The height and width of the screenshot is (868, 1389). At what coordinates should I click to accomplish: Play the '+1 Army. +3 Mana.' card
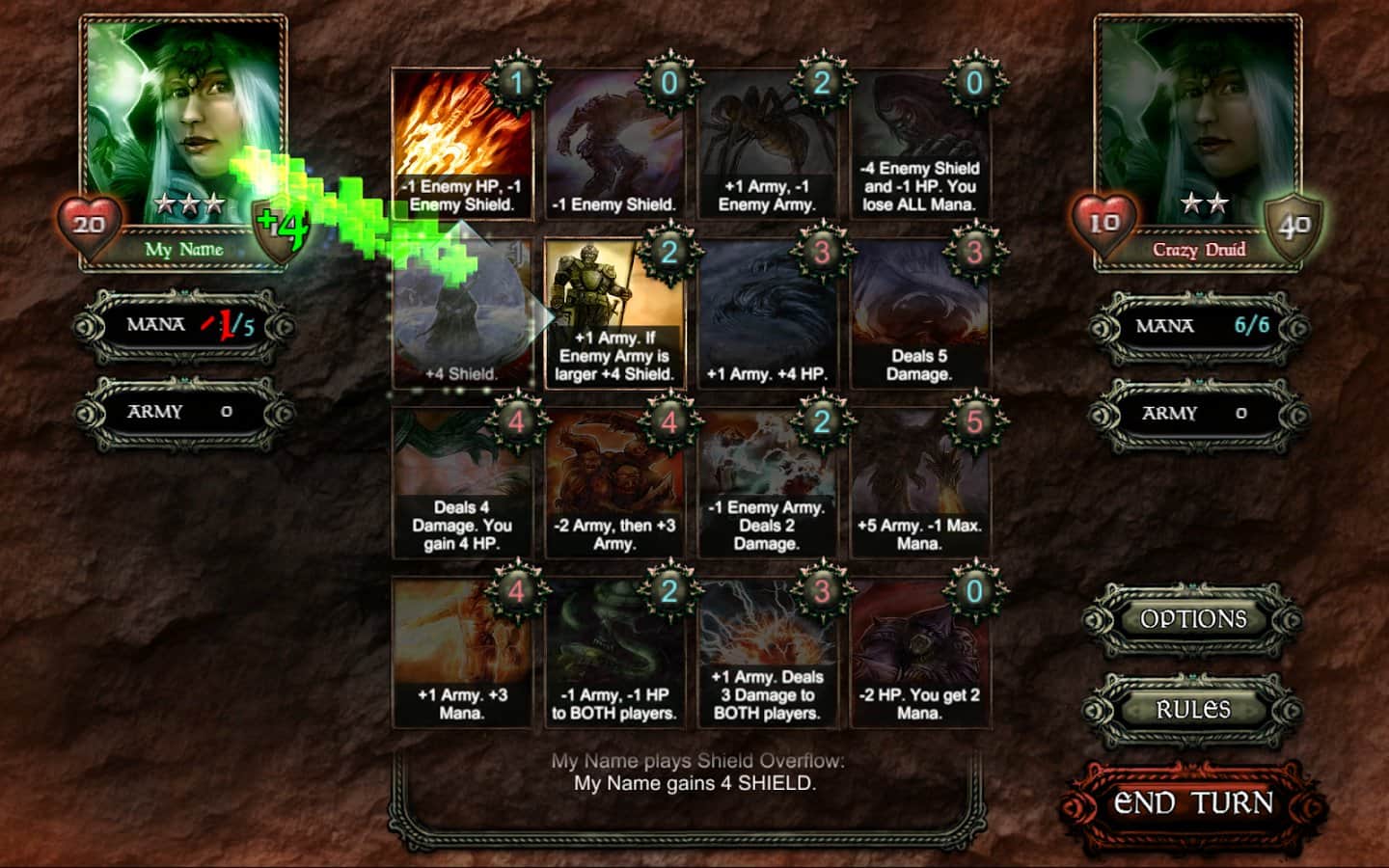tap(462, 654)
